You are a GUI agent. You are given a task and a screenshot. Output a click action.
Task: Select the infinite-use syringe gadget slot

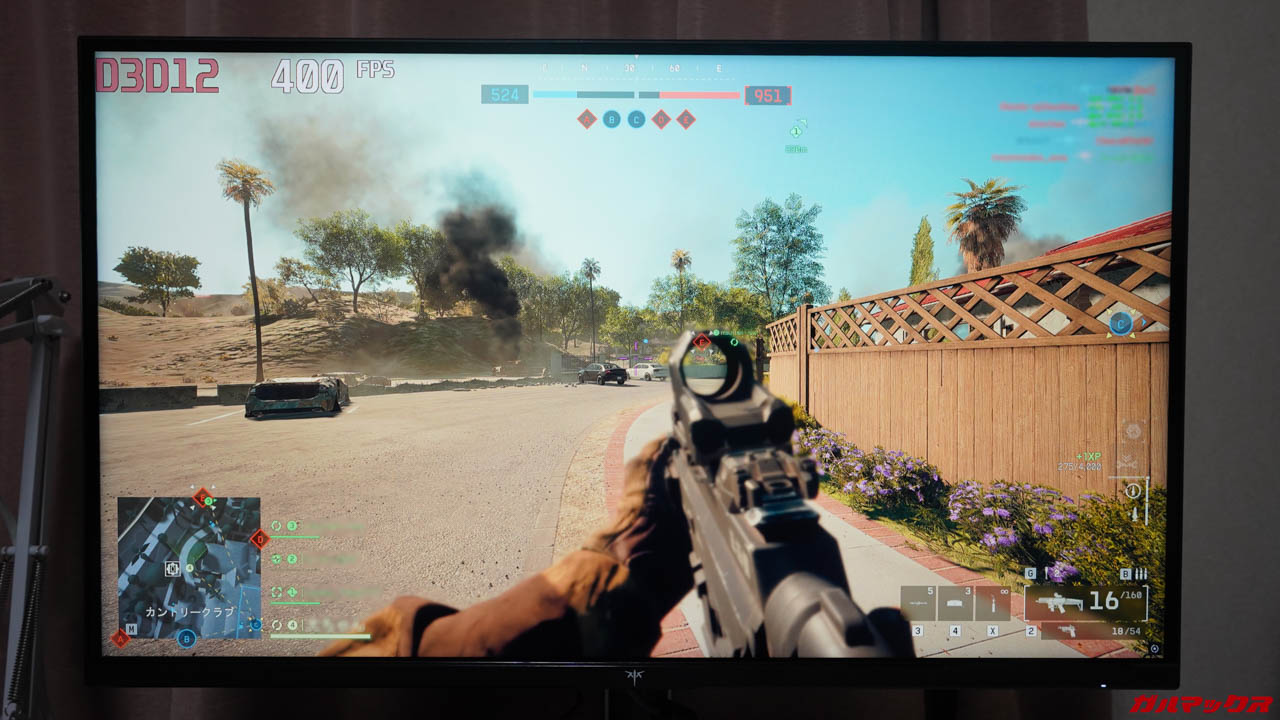(x=992, y=603)
